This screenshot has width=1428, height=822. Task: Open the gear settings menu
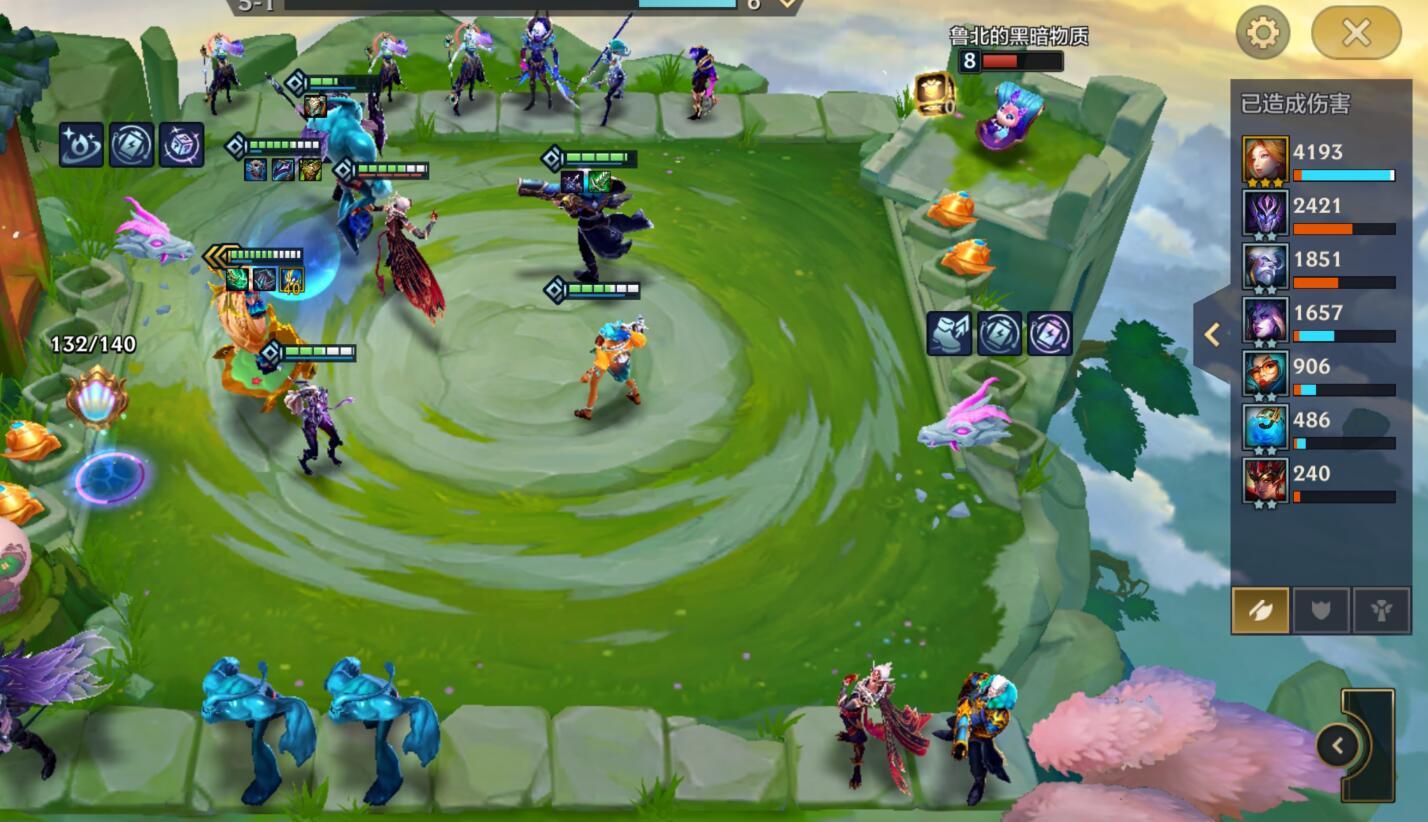click(x=1262, y=33)
